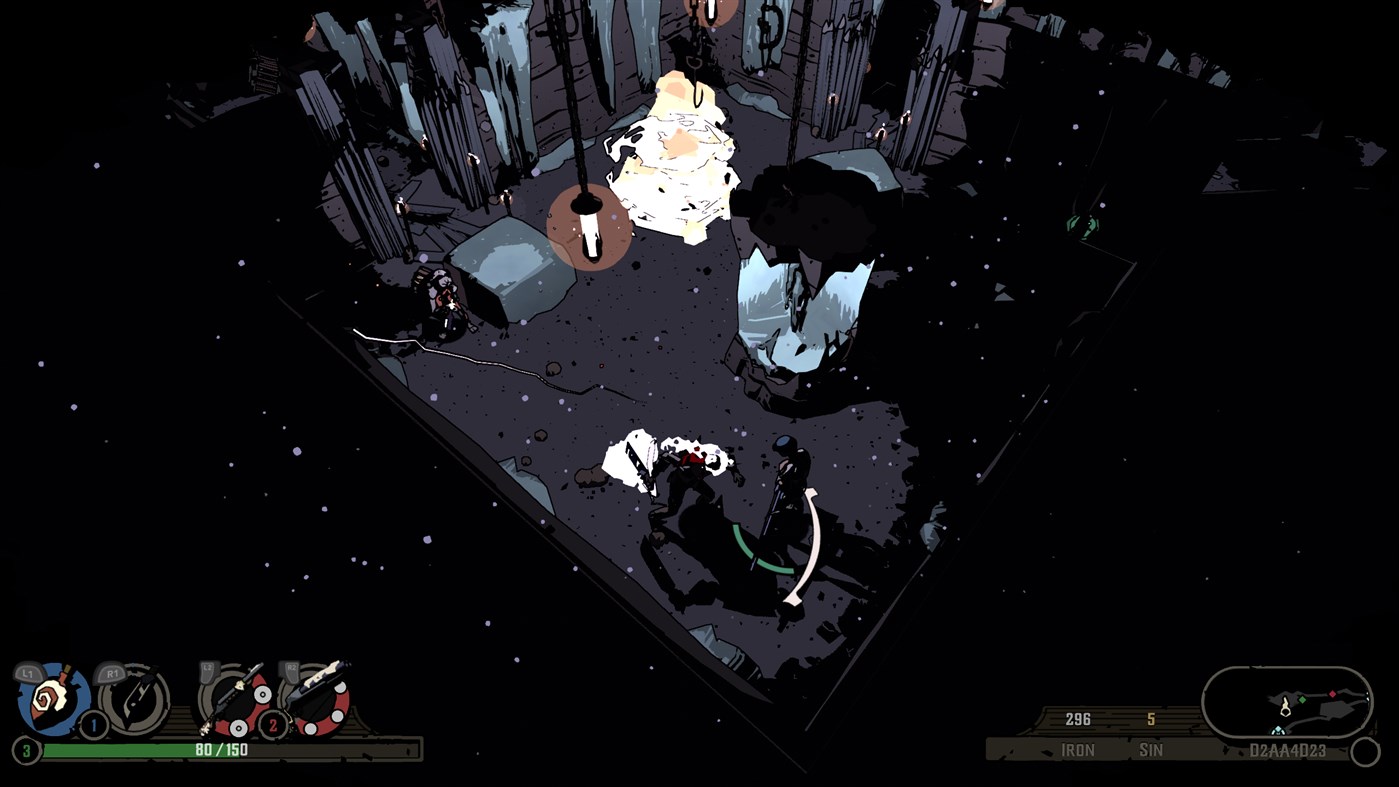
Task: Click the Iron currency counter showing 296
Action: (x=1078, y=719)
